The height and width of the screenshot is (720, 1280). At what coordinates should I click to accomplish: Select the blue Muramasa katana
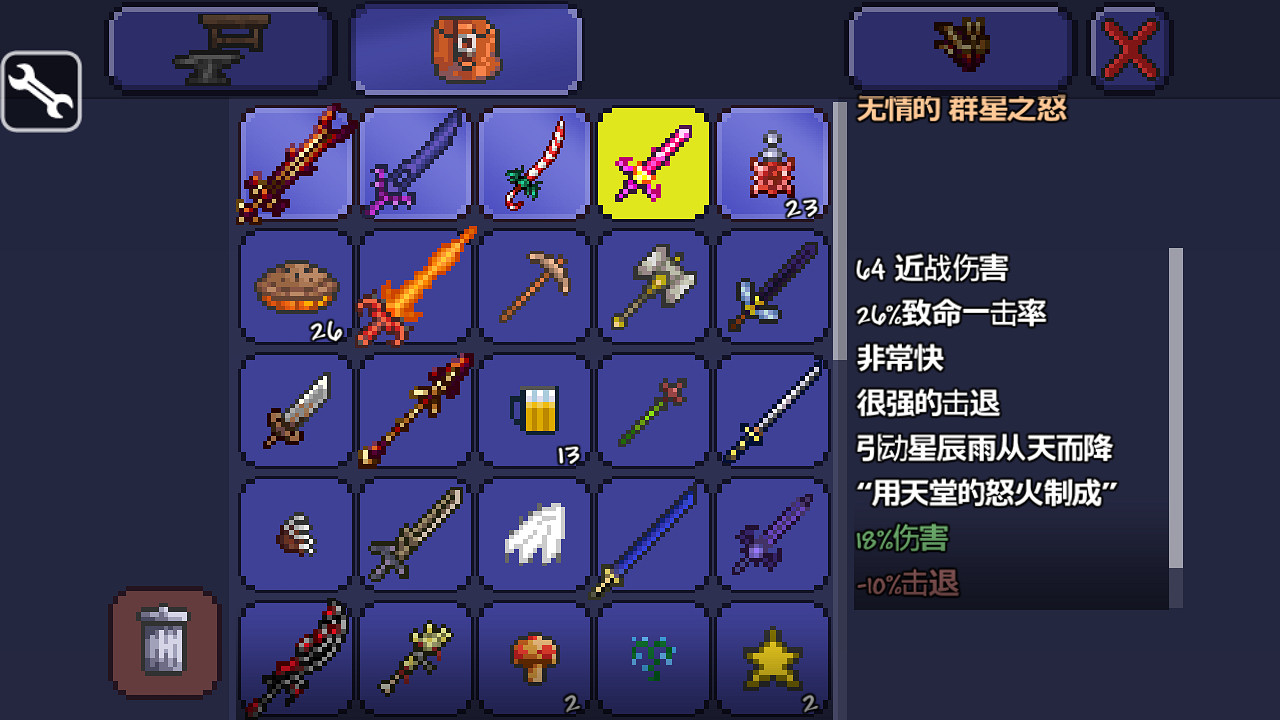[x=654, y=533]
